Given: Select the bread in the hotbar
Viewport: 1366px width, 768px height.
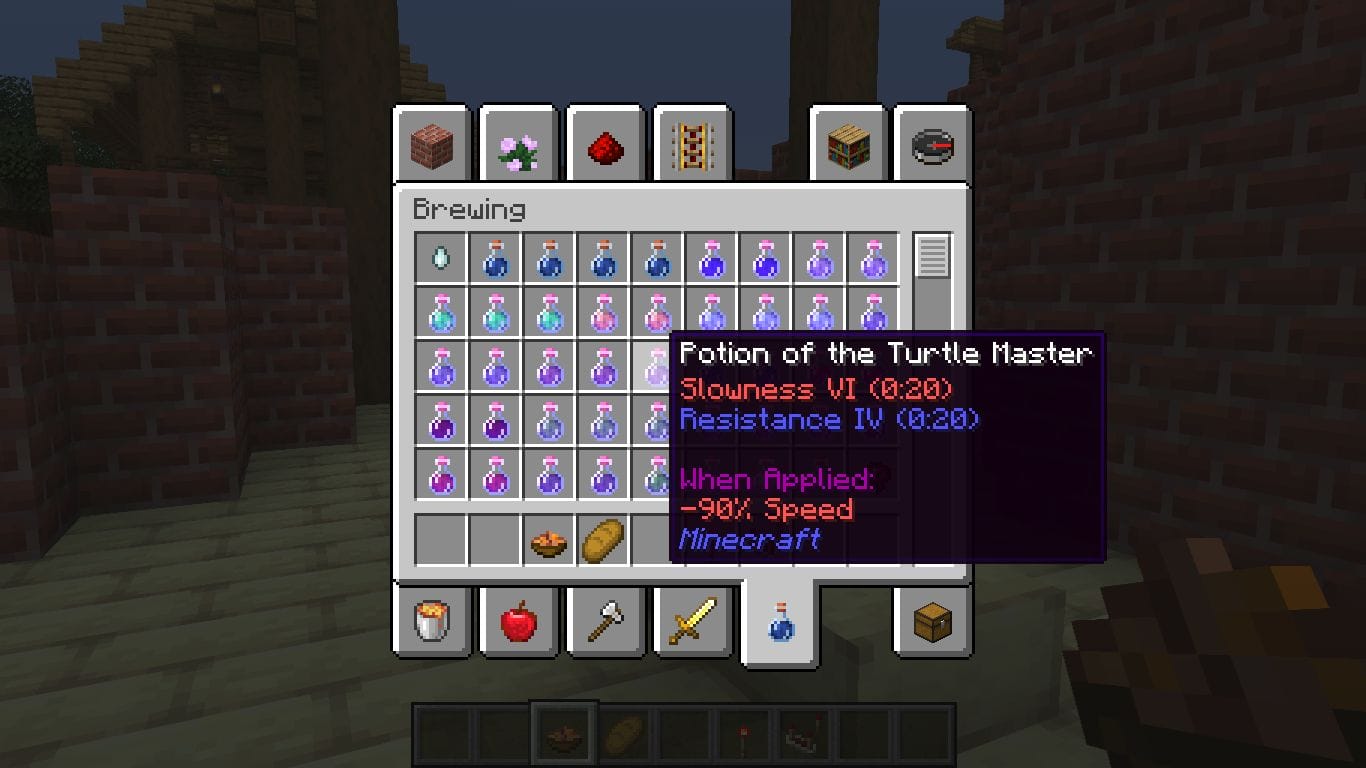Looking at the screenshot, I should pos(624,733).
